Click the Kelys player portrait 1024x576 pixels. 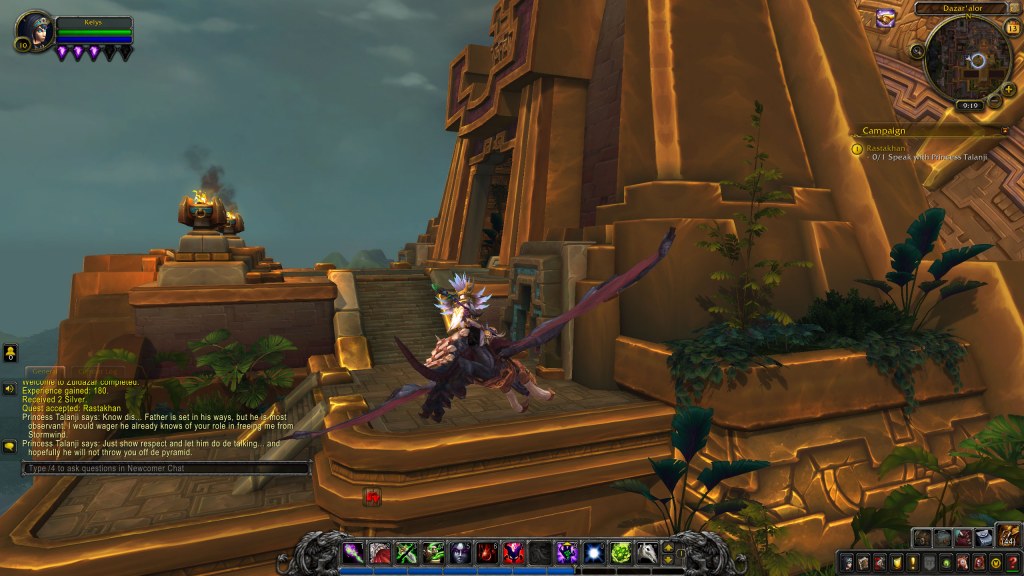[35, 31]
